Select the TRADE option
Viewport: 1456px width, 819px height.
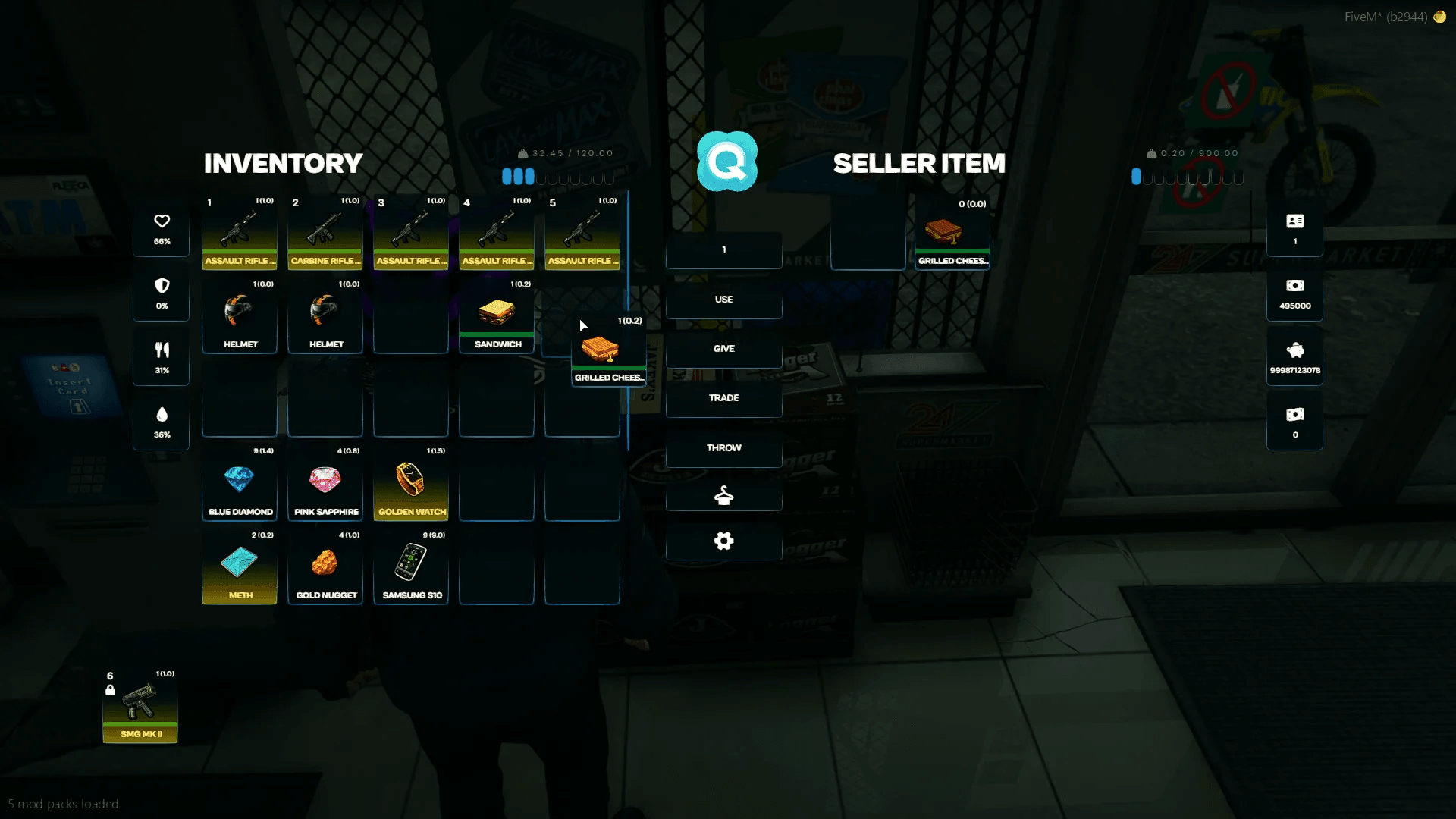tap(723, 397)
